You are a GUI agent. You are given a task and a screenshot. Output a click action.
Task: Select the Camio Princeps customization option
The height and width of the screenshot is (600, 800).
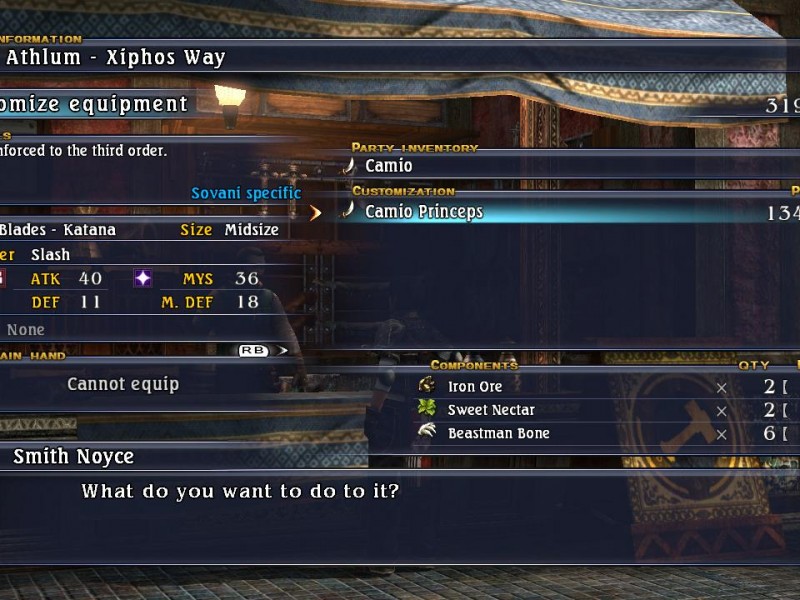(424, 212)
